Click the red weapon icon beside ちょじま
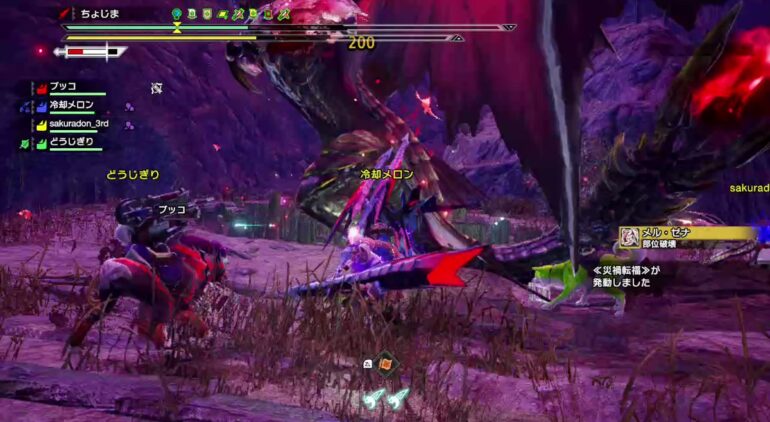 click(65, 14)
